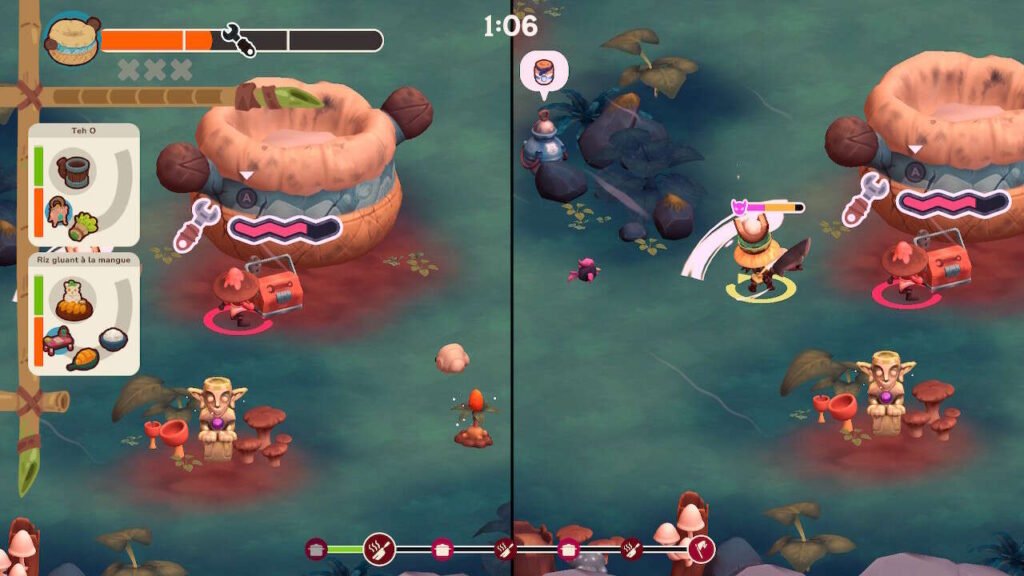Select the Teh O order card
Screen dimensions: 1024x576
pos(85,185)
